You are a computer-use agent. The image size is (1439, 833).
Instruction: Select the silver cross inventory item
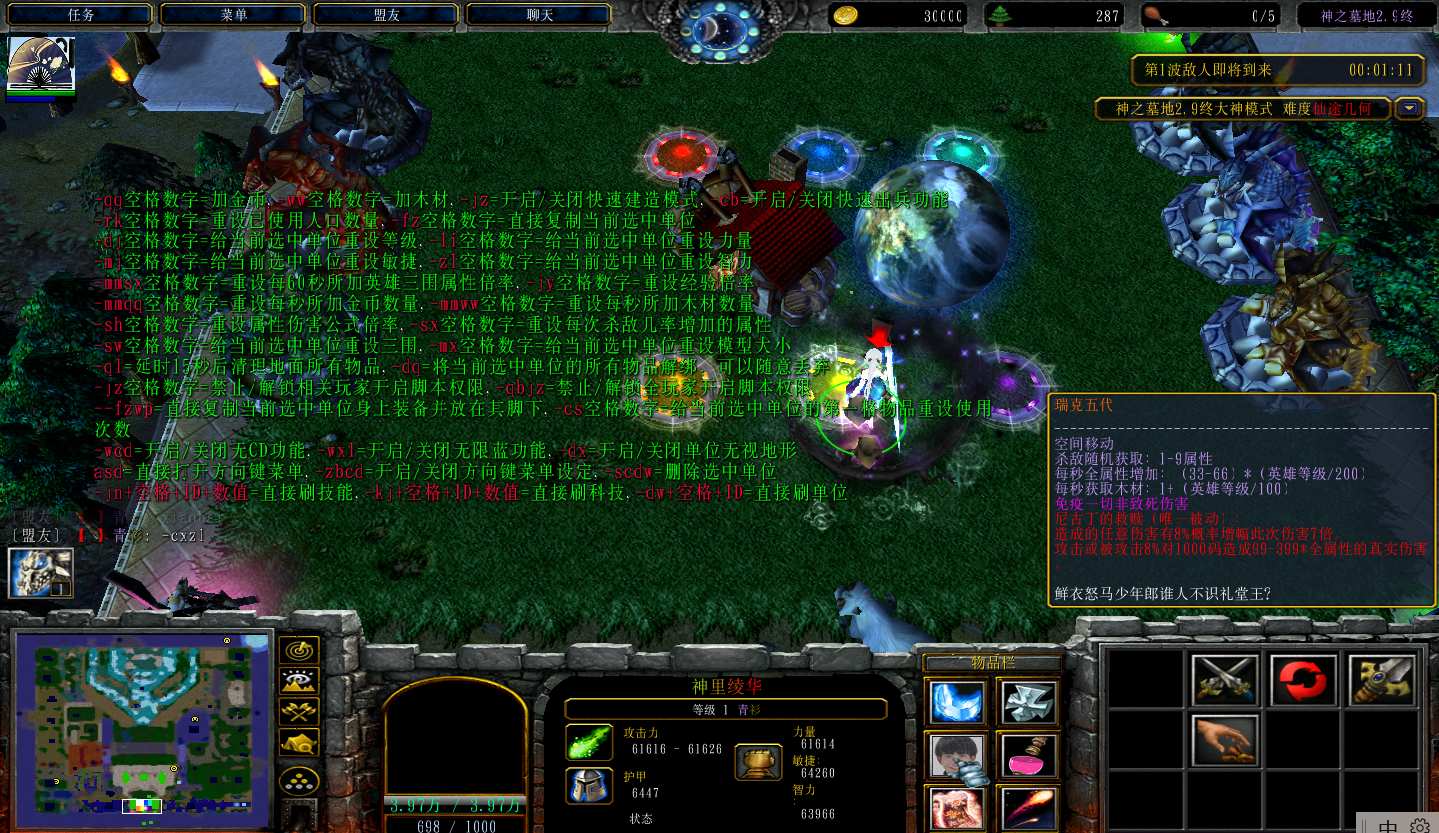click(1027, 701)
